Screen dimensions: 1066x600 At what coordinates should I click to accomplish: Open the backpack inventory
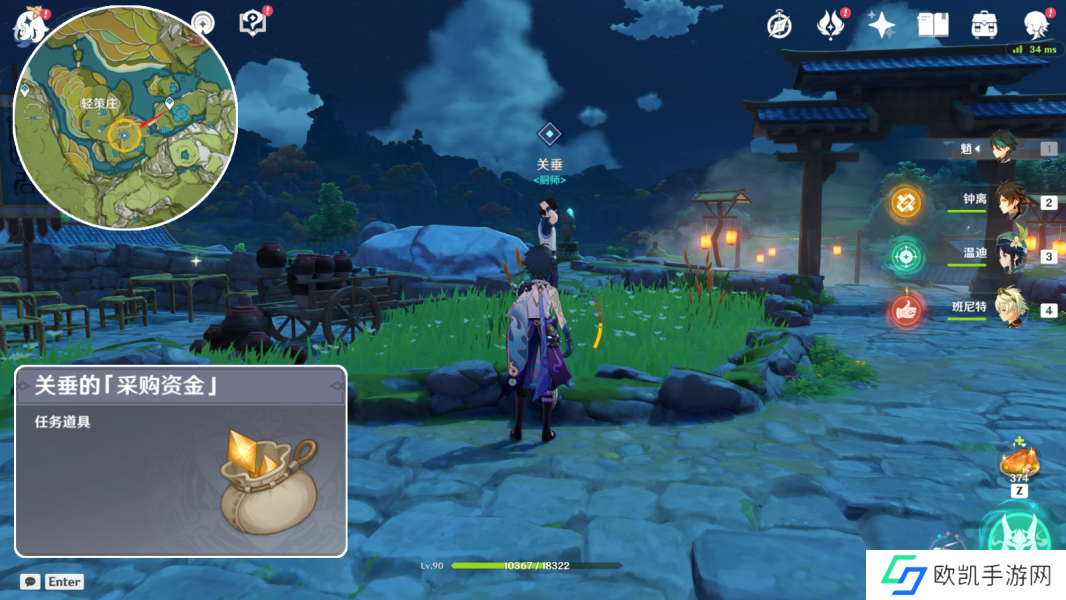coord(984,25)
